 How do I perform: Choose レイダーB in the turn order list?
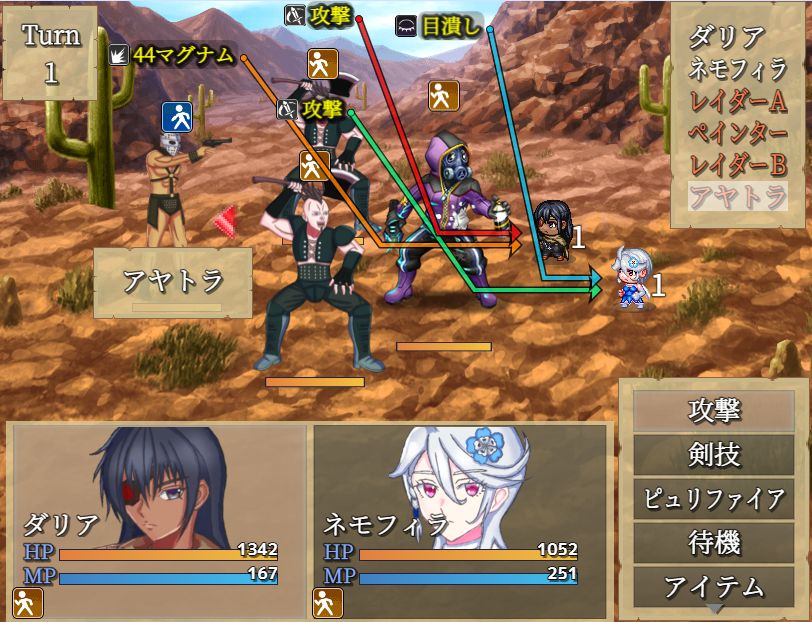[x=739, y=166]
